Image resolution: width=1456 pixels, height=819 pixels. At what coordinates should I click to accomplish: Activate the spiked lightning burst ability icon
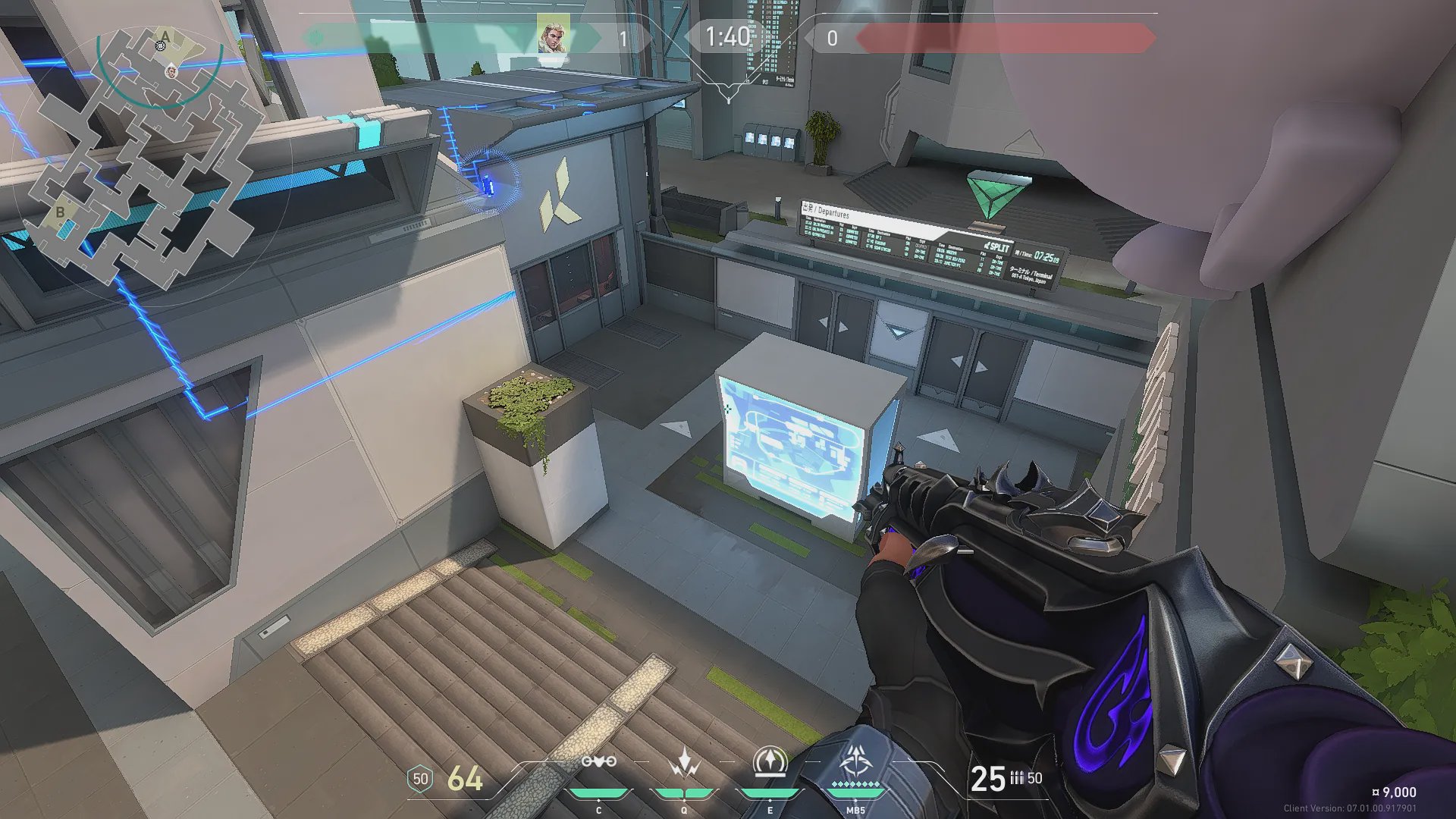point(685,761)
